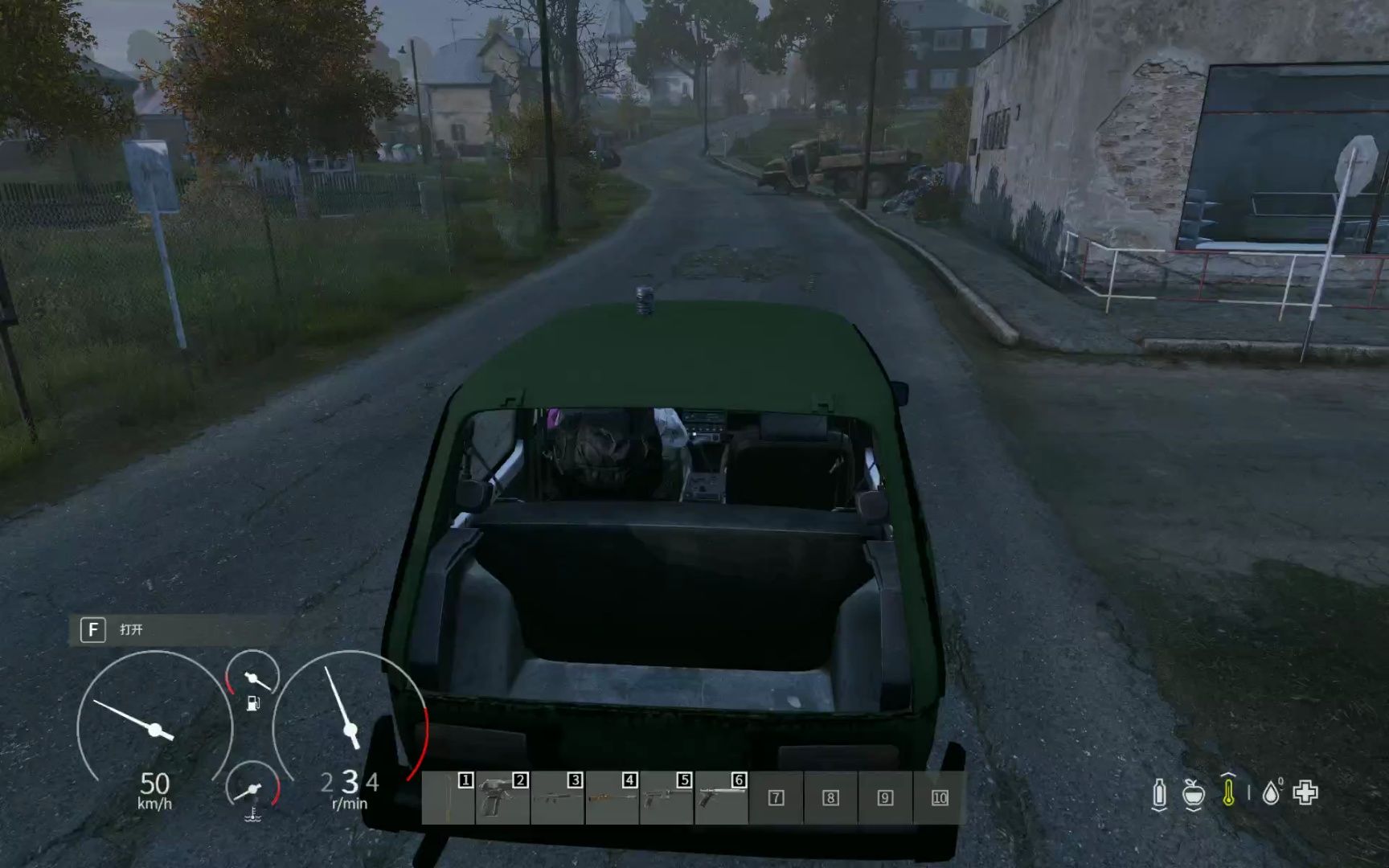Click the blood drop status icon

1271,792
